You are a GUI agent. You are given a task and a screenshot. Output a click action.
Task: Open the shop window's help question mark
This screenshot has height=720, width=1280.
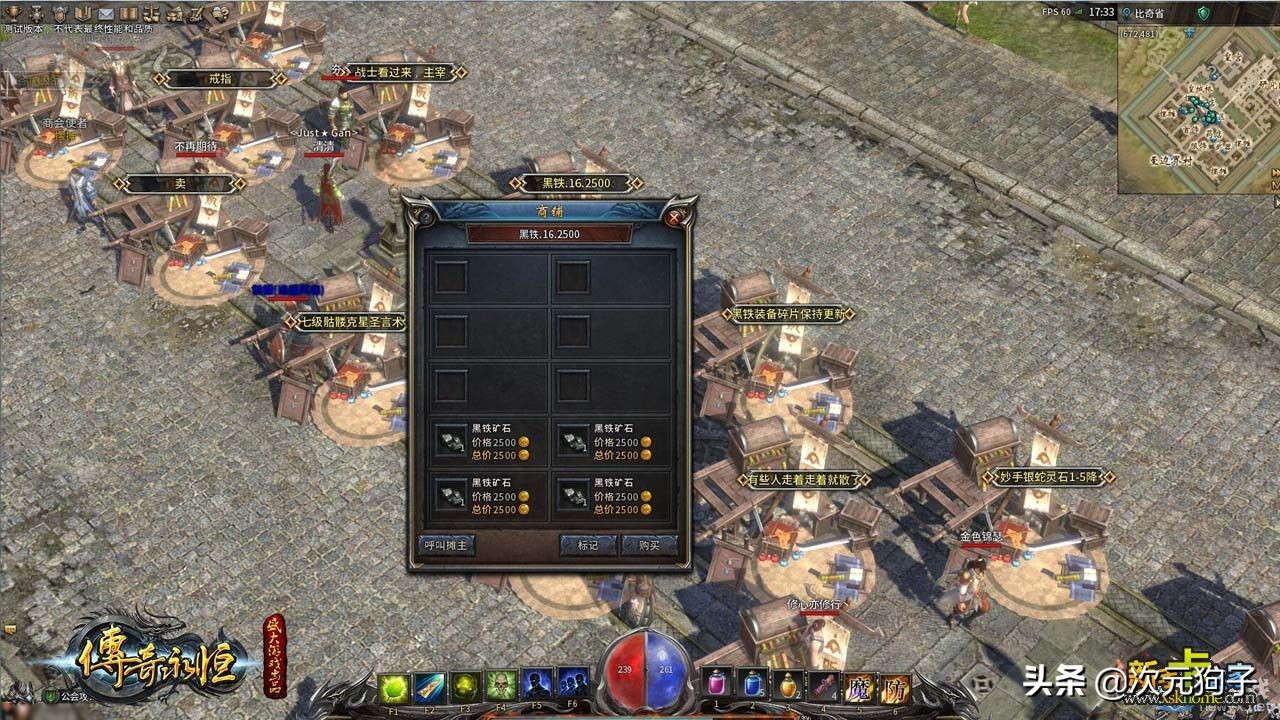[425, 215]
